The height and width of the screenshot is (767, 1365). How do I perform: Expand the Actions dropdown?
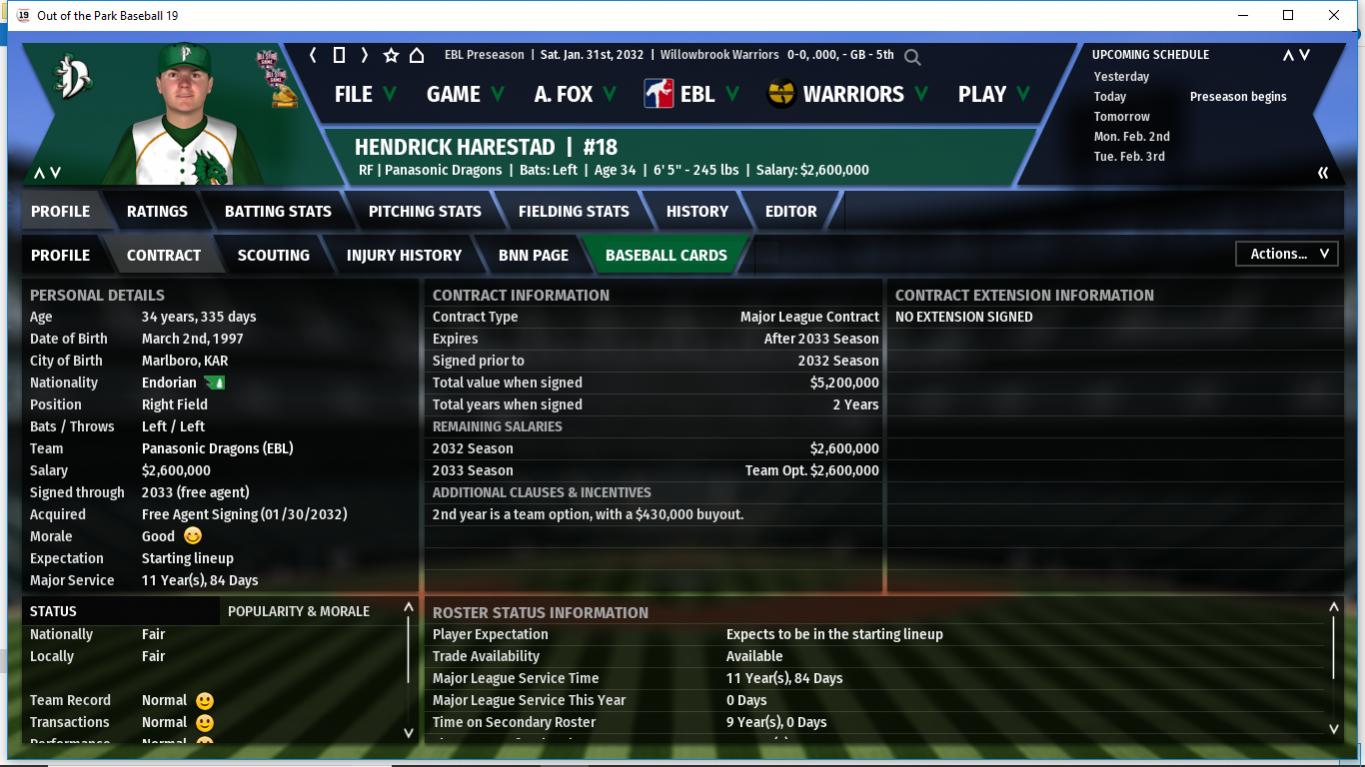[1287, 254]
